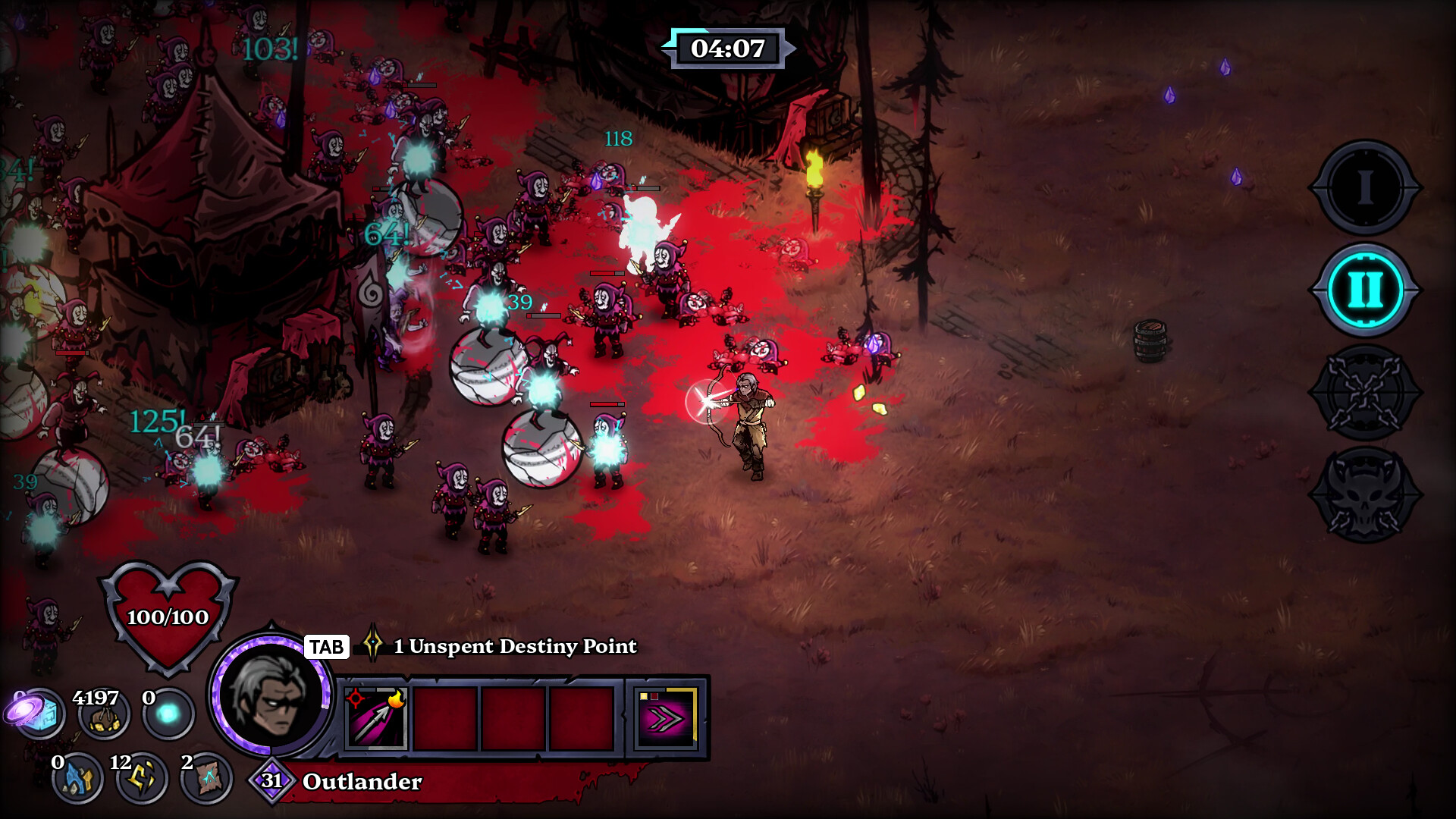Select the glowing stage II emblem
The width and height of the screenshot is (1456, 819).
pos(1365,290)
